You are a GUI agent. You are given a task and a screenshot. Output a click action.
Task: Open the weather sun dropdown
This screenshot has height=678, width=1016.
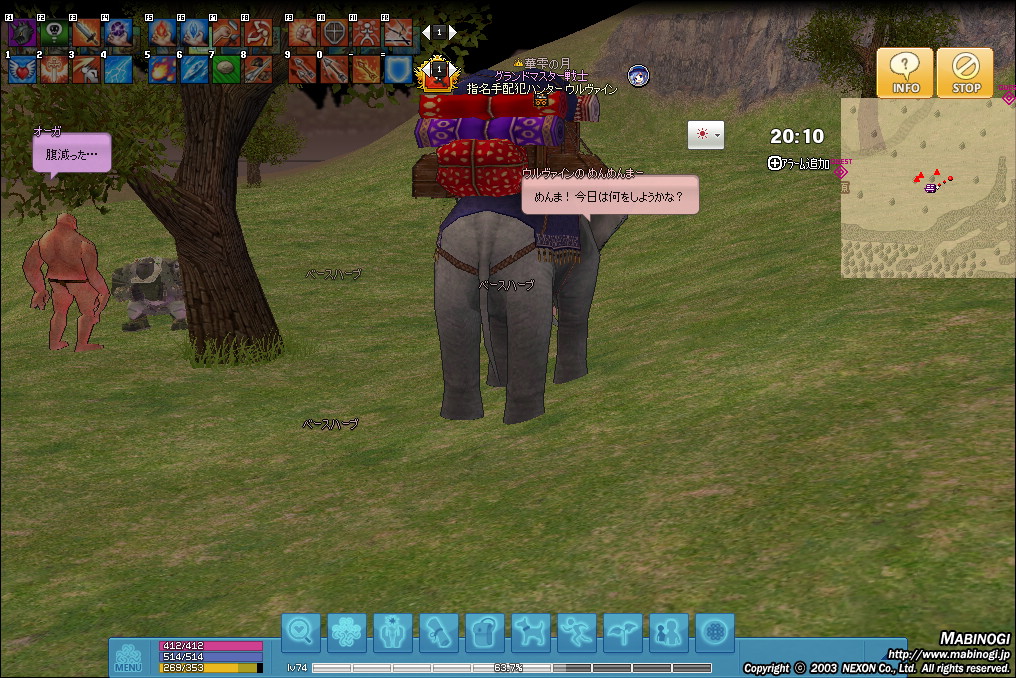pos(705,135)
